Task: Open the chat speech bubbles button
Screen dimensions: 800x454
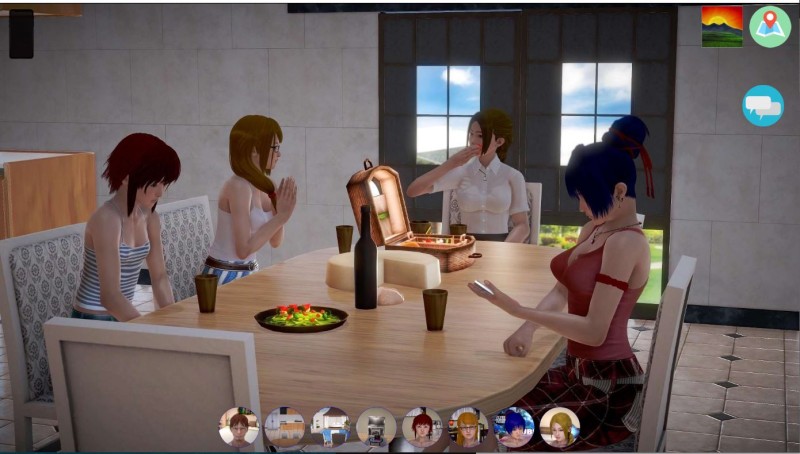Action: [763, 106]
